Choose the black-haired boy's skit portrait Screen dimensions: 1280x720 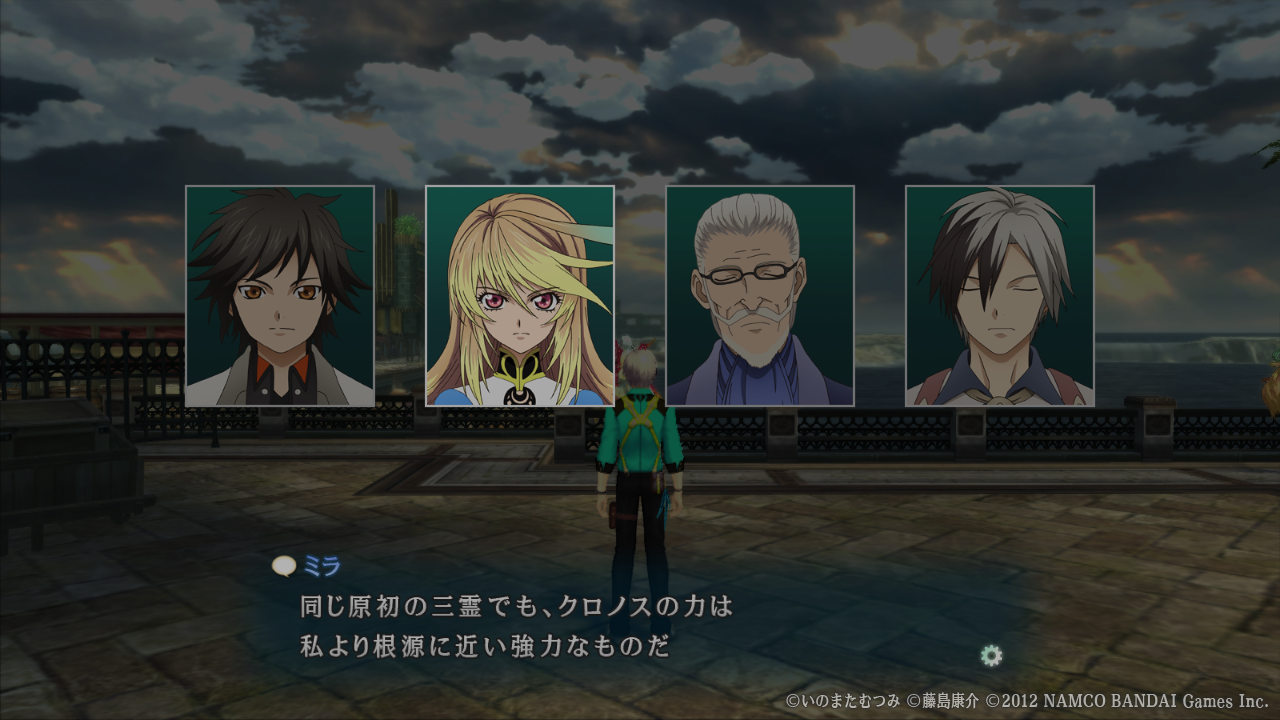pyautogui.click(x=280, y=296)
